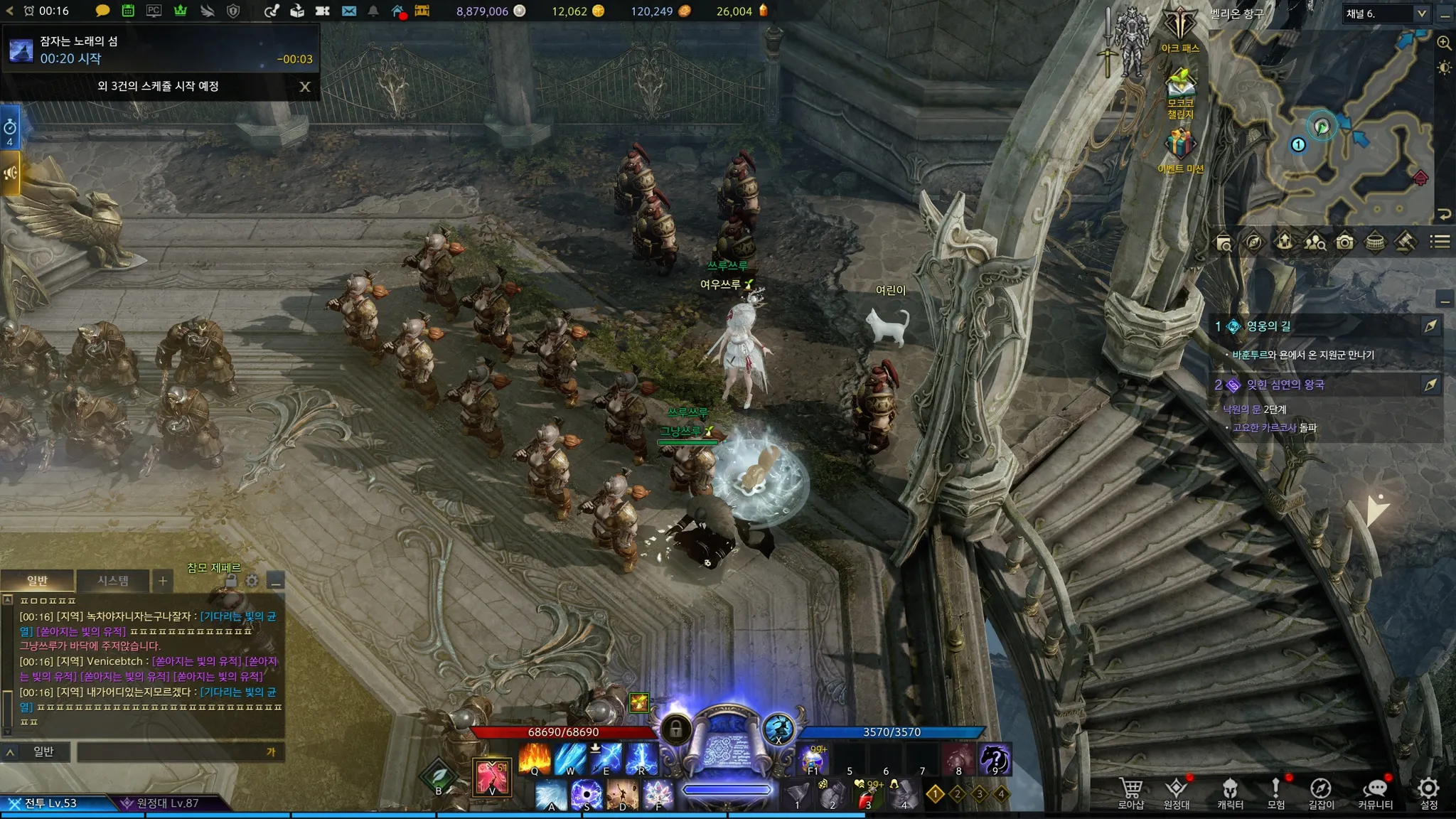The width and height of the screenshot is (1456, 819).
Task: Activate the fire skill on Q
Action: [x=535, y=759]
